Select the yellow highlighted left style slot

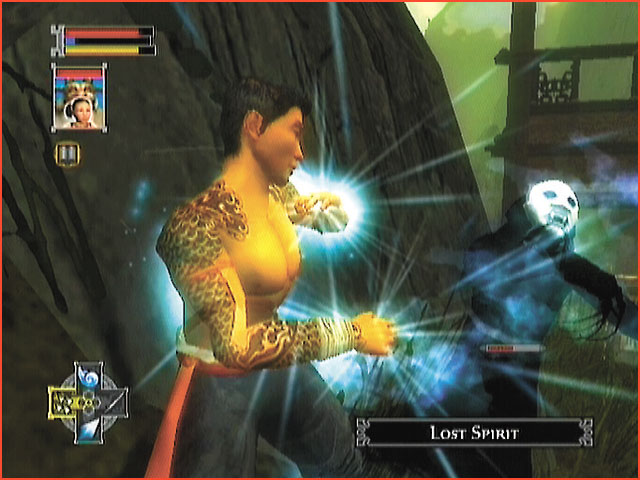click(64, 403)
